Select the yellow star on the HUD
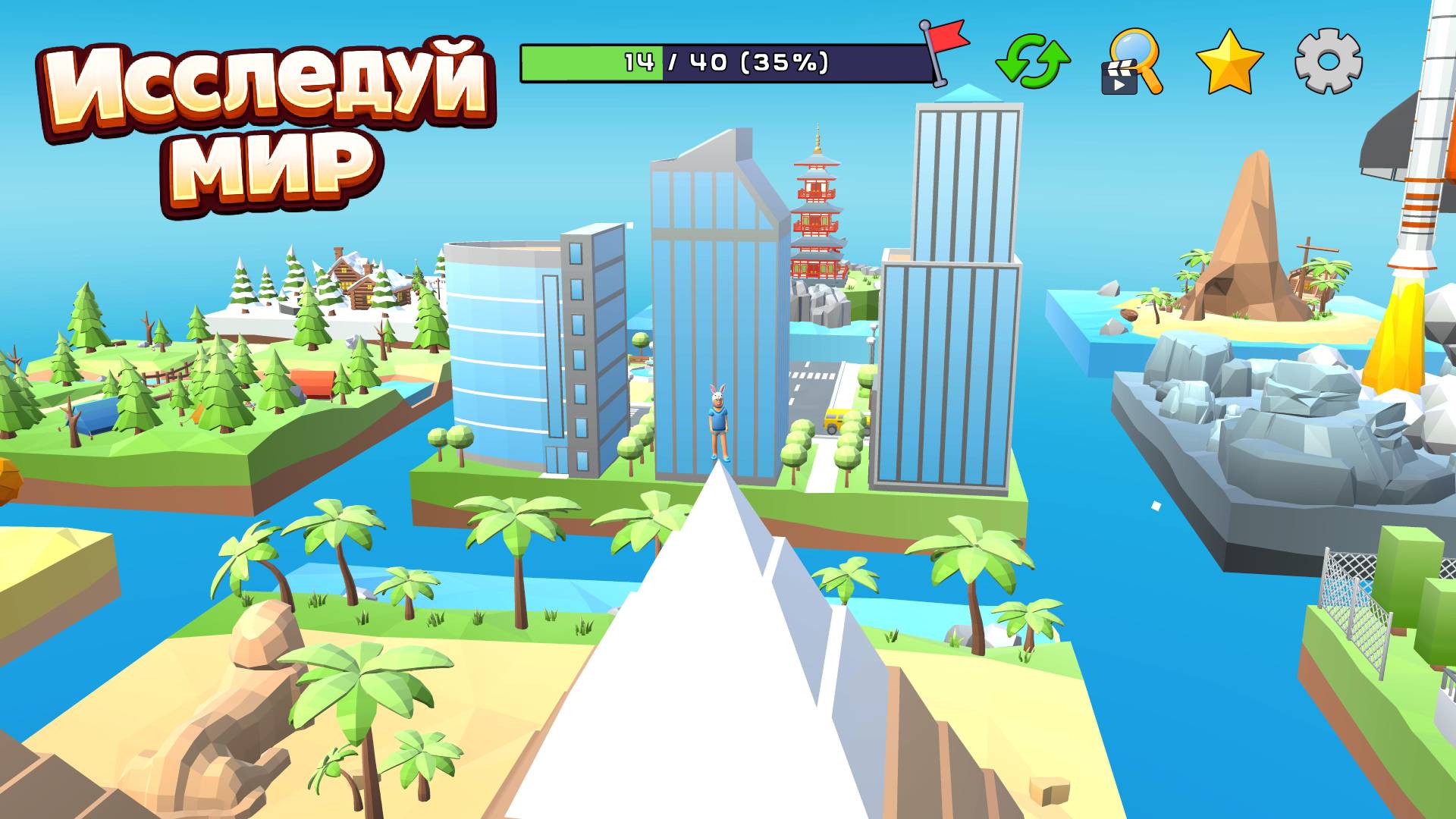The height and width of the screenshot is (819, 1456). click(x=1228, y=64)
